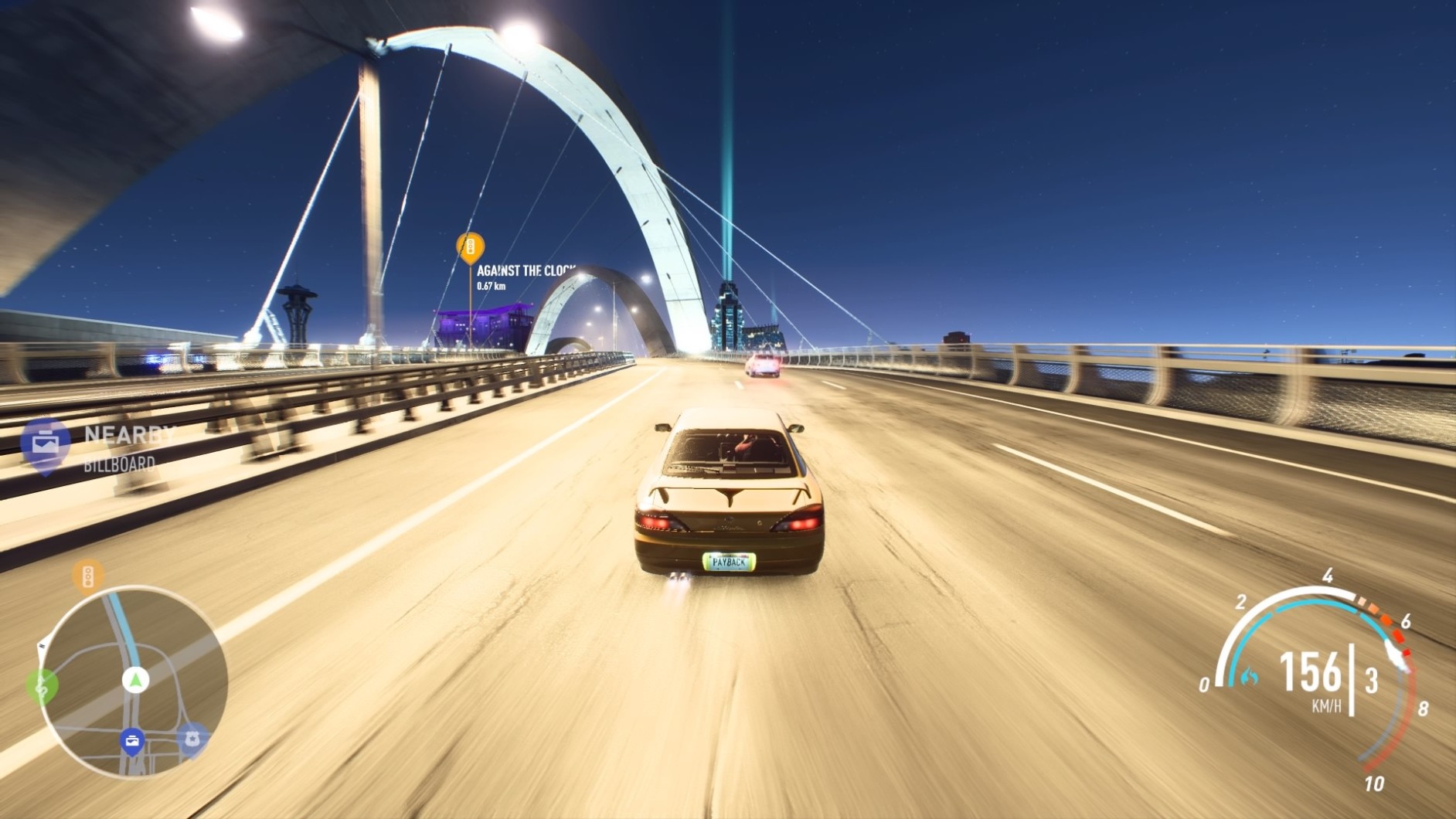Click the green drift event icon on the minimap
Image resolution: width=1456 pixels, height=819 pixels.
[x=43, y=685]
